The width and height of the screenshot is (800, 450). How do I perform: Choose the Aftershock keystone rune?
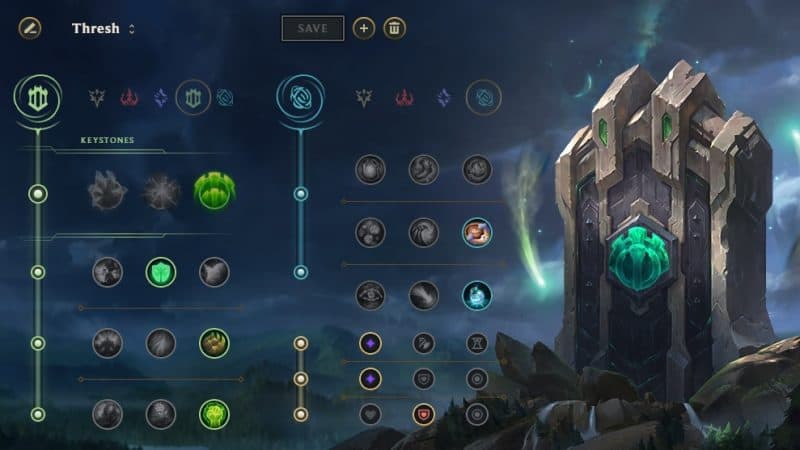(x=160, y=191)
